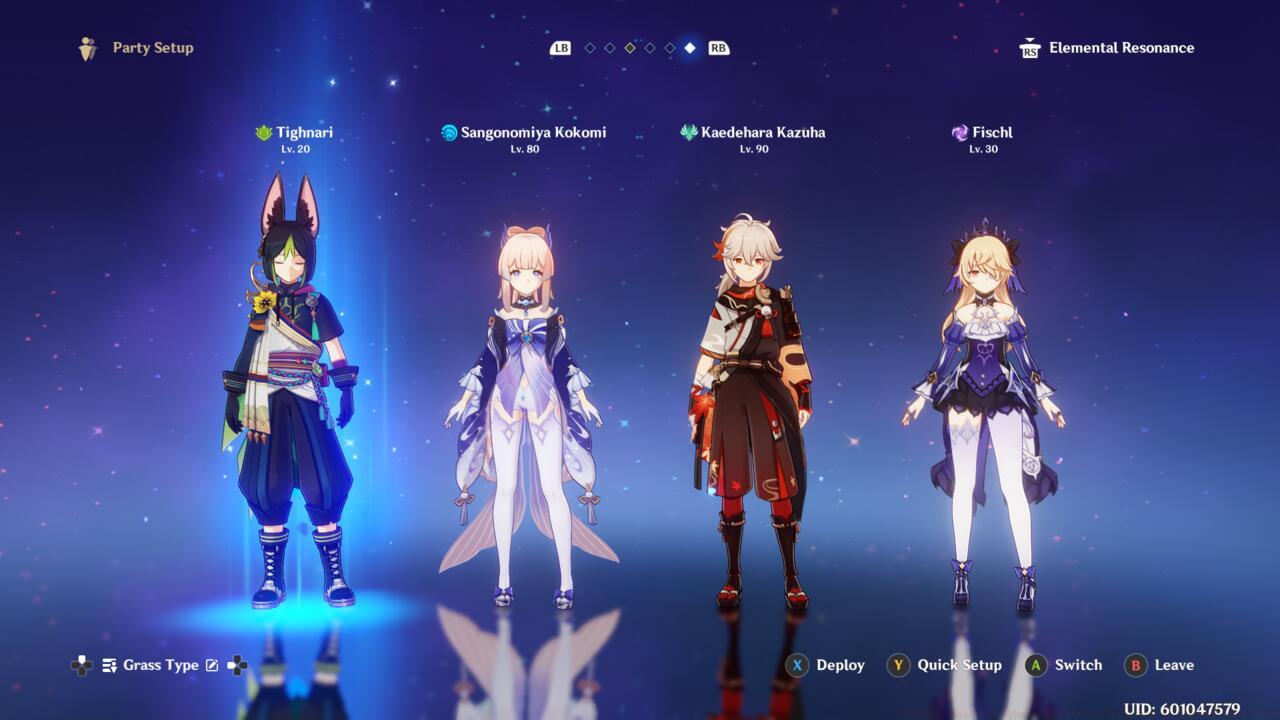
Task: Click the Electro icon next to Fischl
Action: (960, 132)
